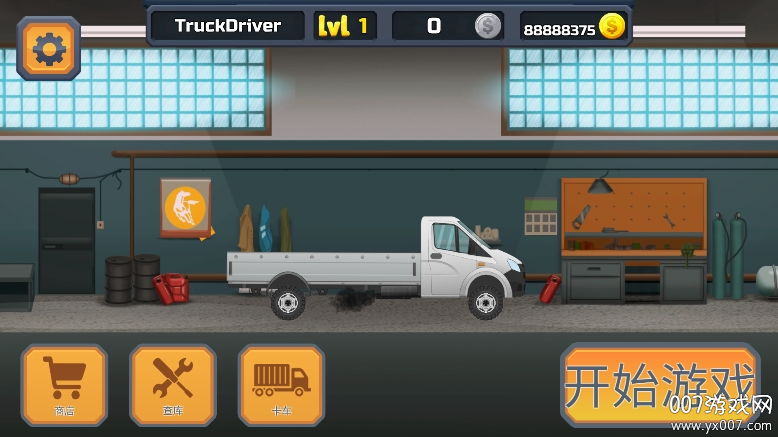Click the gold coin currency icon
The image size is (778, 437).
612,27
